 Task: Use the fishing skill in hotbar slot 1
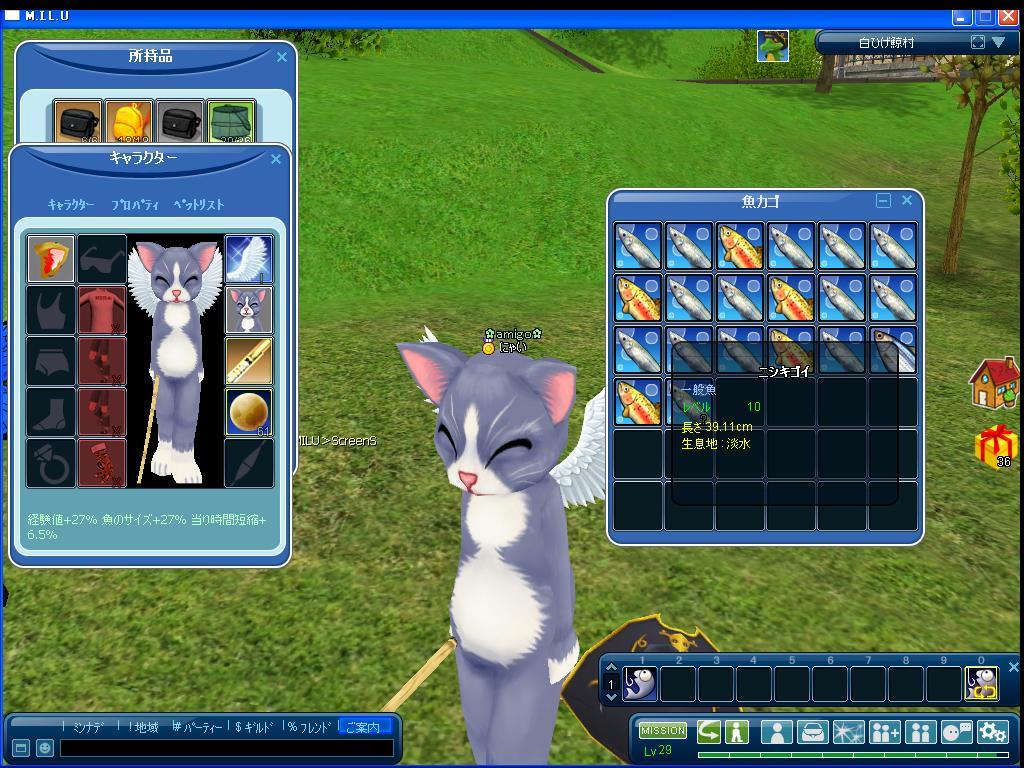(640, 684)
